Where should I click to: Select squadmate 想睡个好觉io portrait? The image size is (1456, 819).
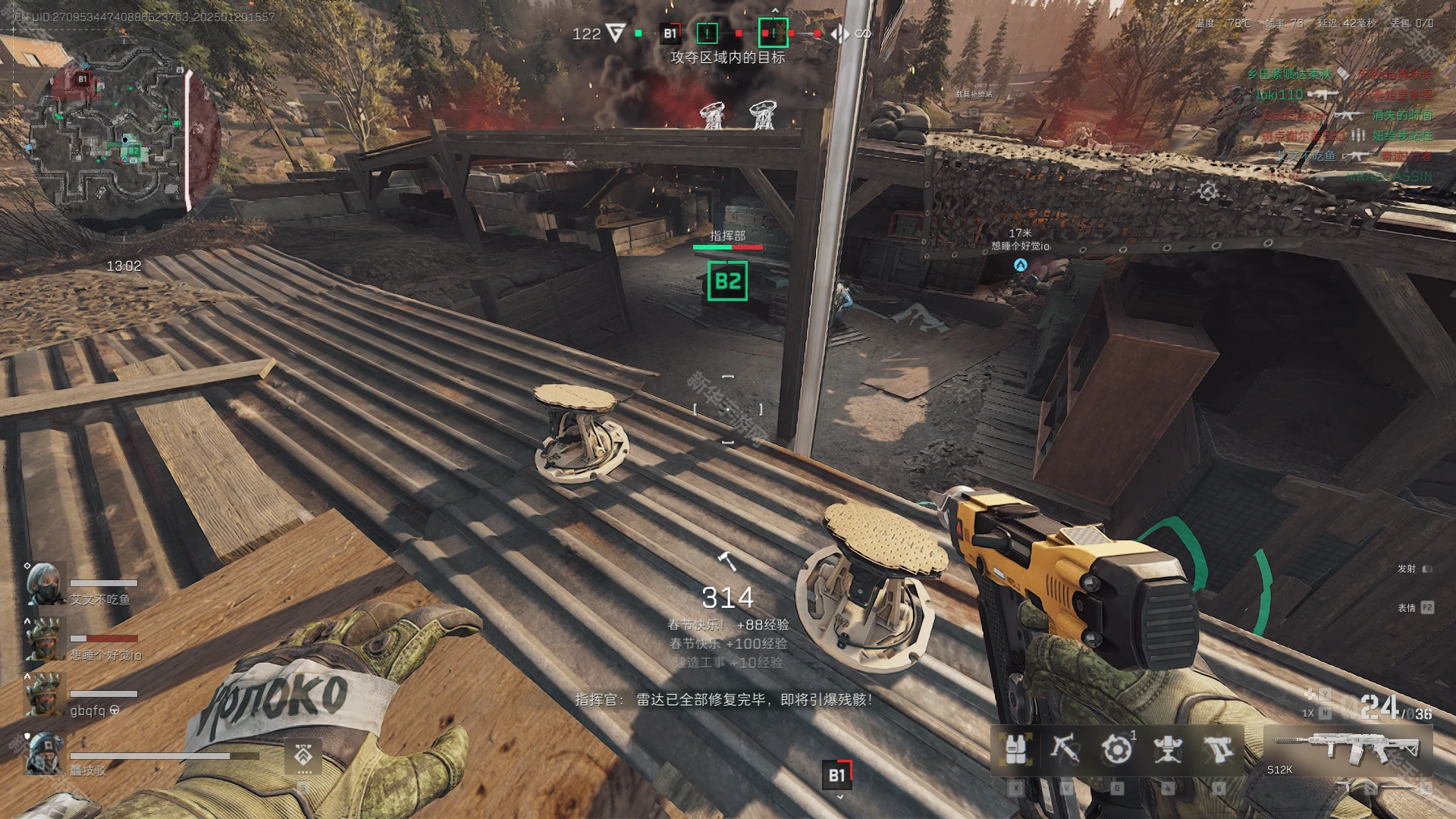(45, 639)
